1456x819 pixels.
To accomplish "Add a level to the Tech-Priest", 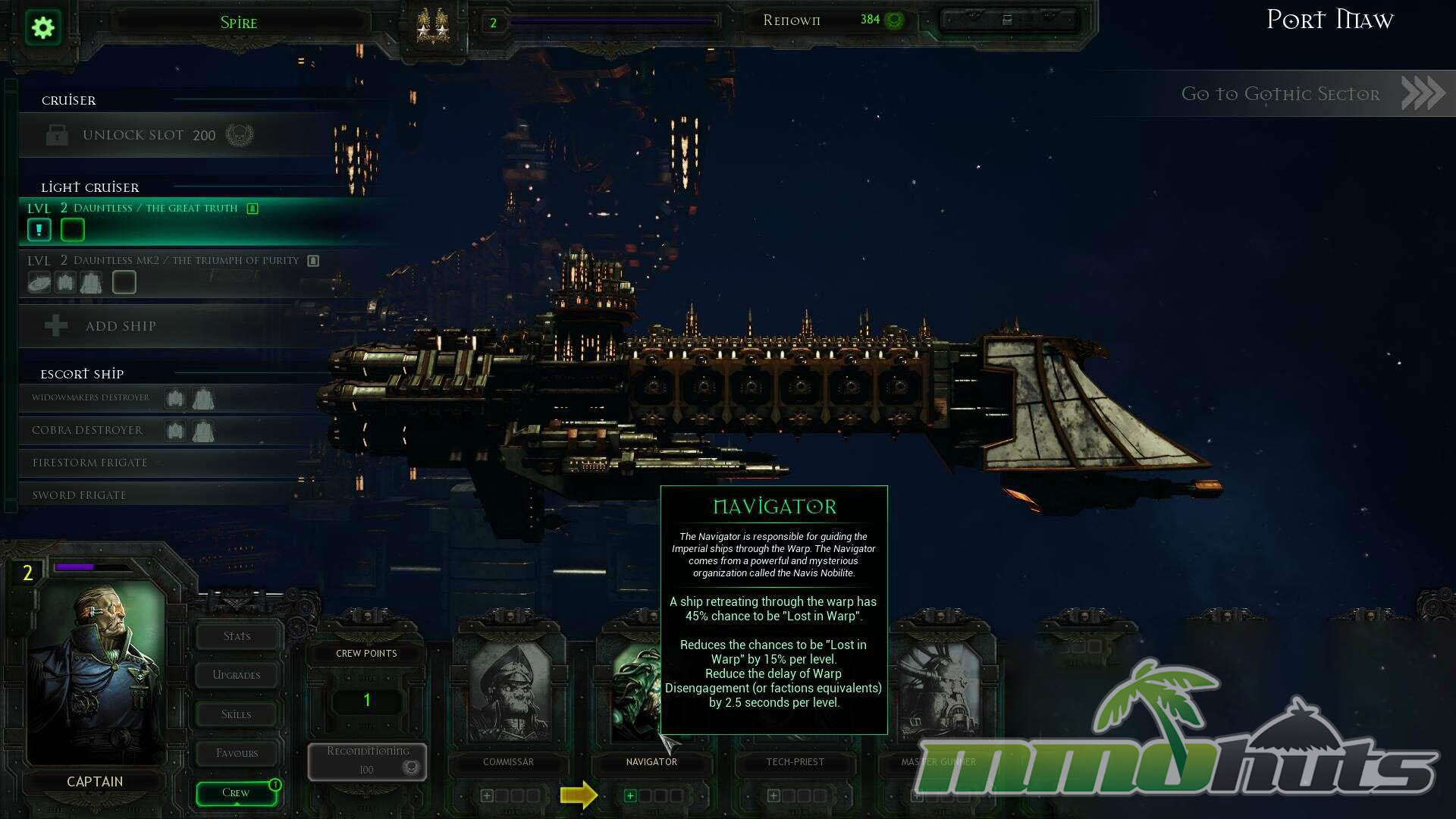I will pos(773,795).
